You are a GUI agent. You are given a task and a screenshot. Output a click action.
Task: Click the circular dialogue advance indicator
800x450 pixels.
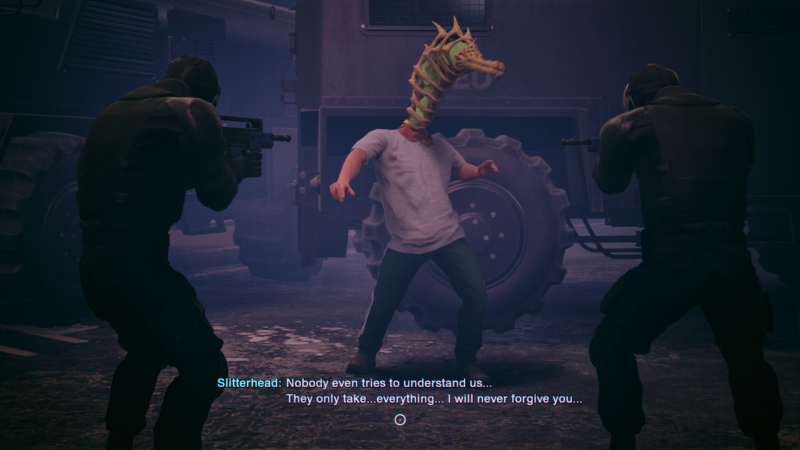pyautogui.click(x=400, y=420)
